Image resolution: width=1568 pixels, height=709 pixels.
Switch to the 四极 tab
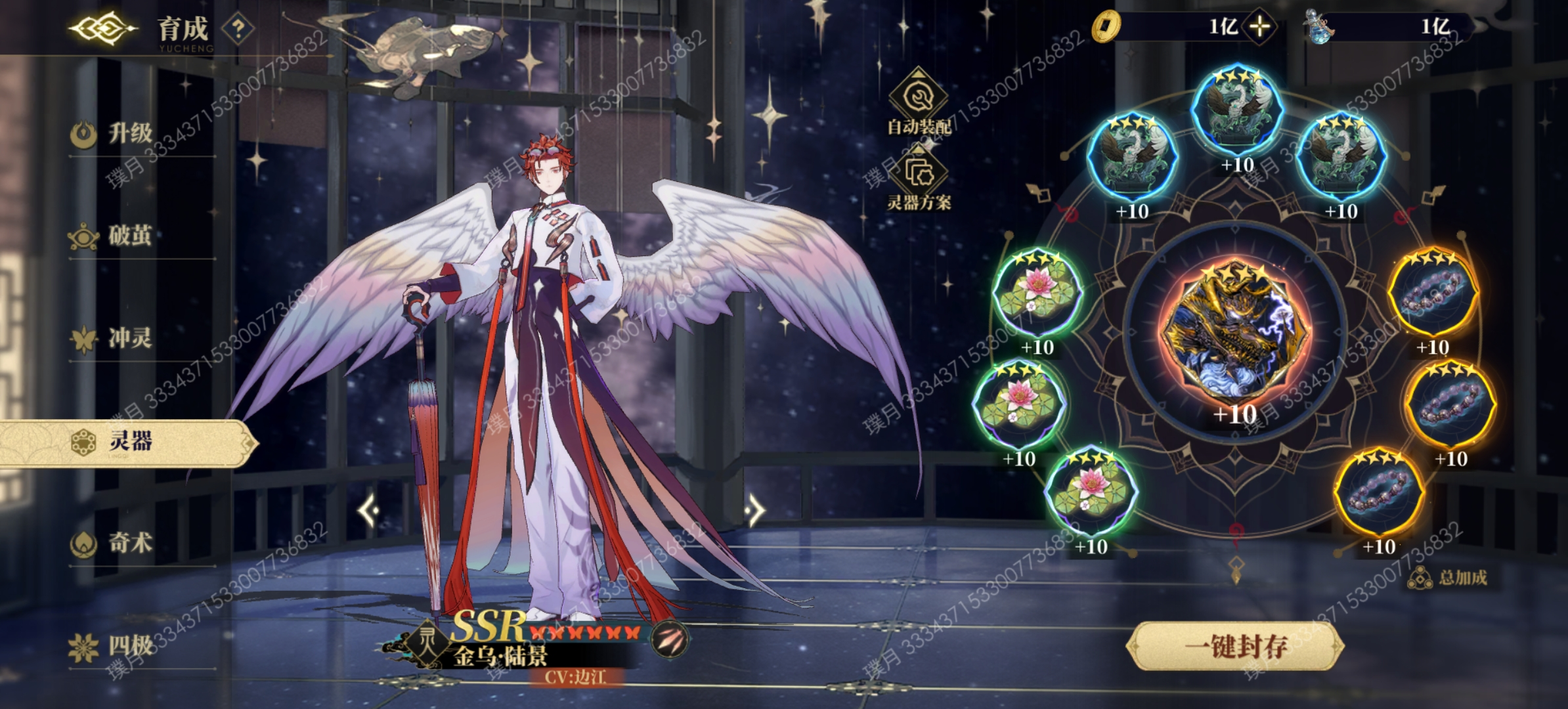click(130, 647)
